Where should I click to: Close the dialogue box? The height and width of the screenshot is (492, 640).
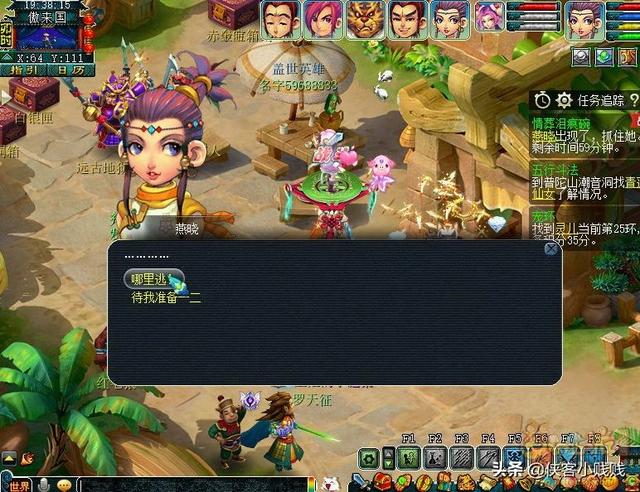pos(550,249)
